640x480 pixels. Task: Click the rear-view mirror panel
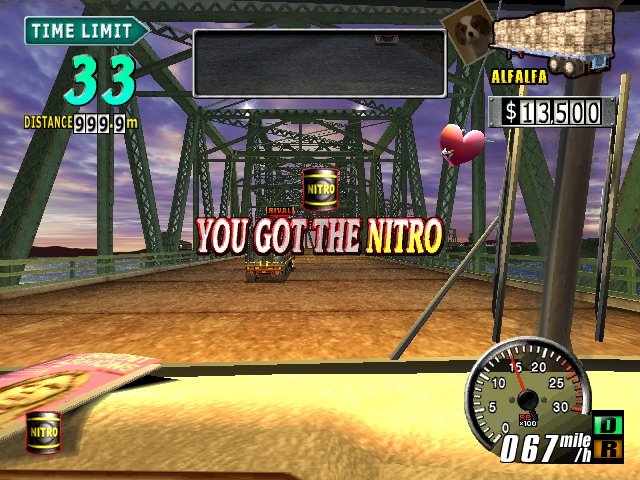319,62
